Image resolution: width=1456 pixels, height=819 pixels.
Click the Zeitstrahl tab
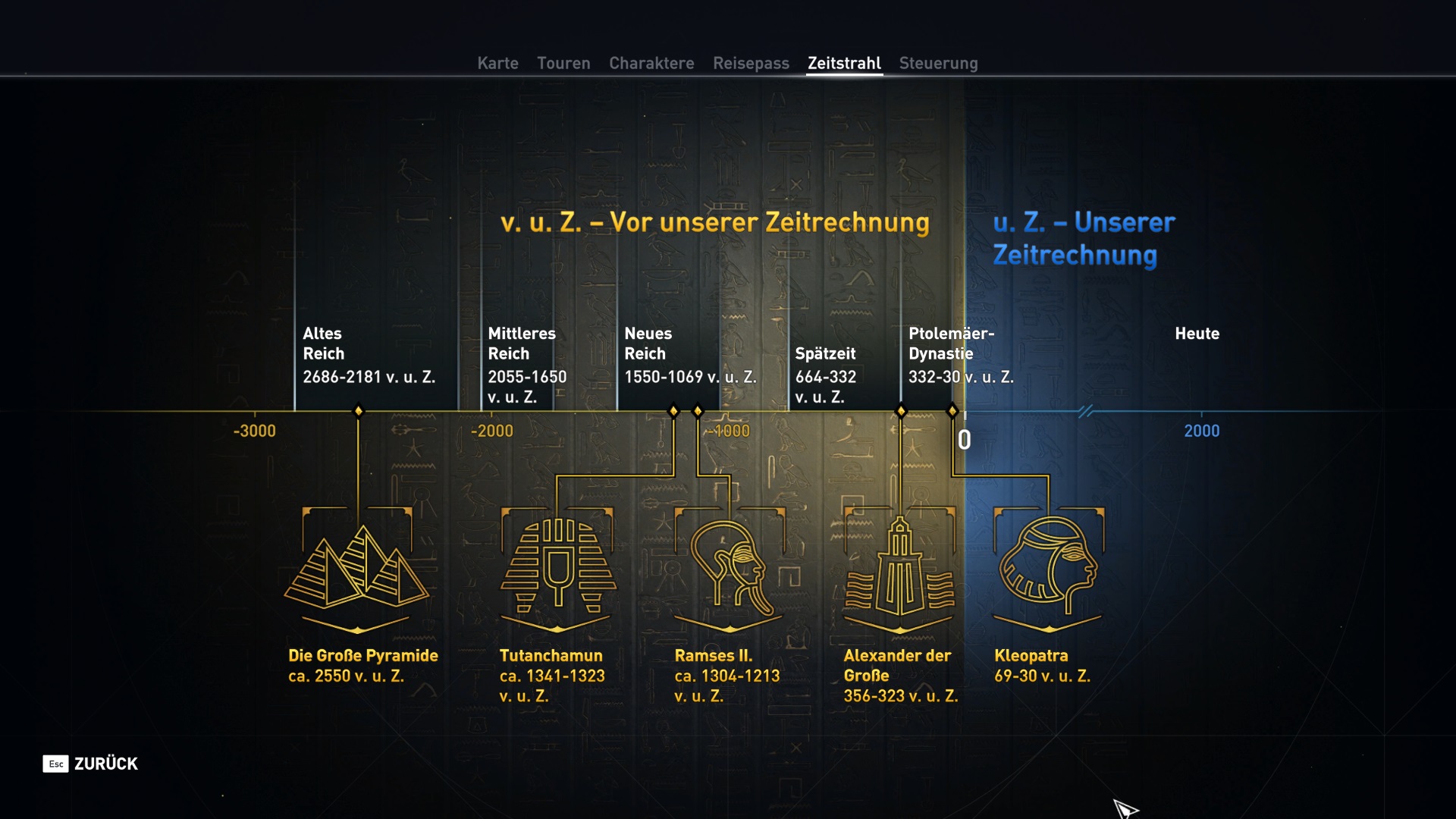point(844,63)
